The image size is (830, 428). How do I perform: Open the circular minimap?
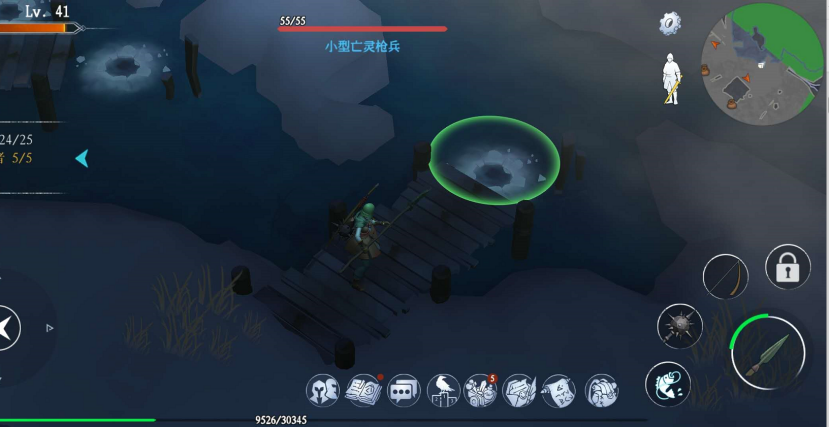click(763, 62)
